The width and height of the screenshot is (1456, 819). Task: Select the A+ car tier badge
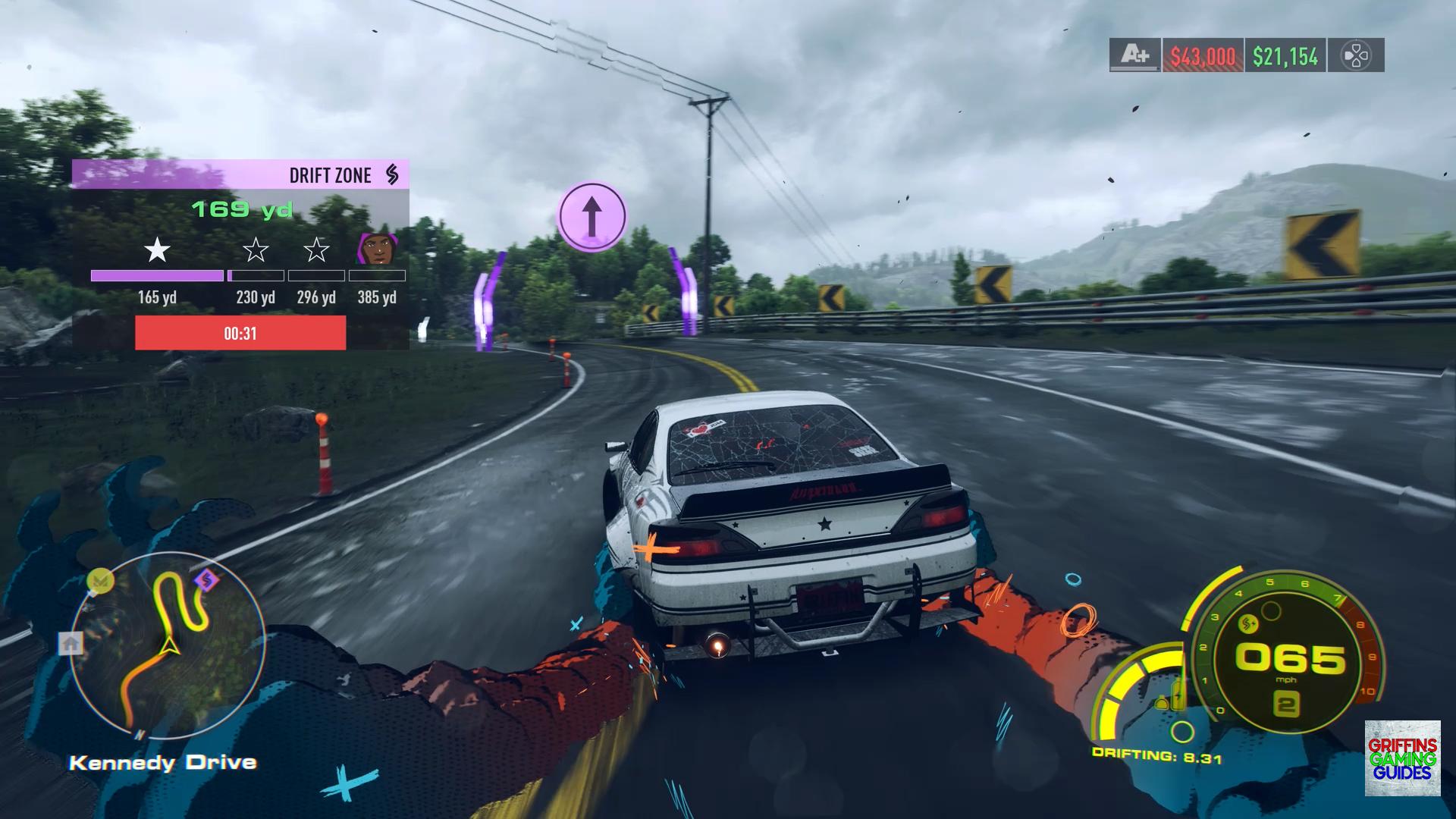pyautogui.click(x=1134, y=55)
